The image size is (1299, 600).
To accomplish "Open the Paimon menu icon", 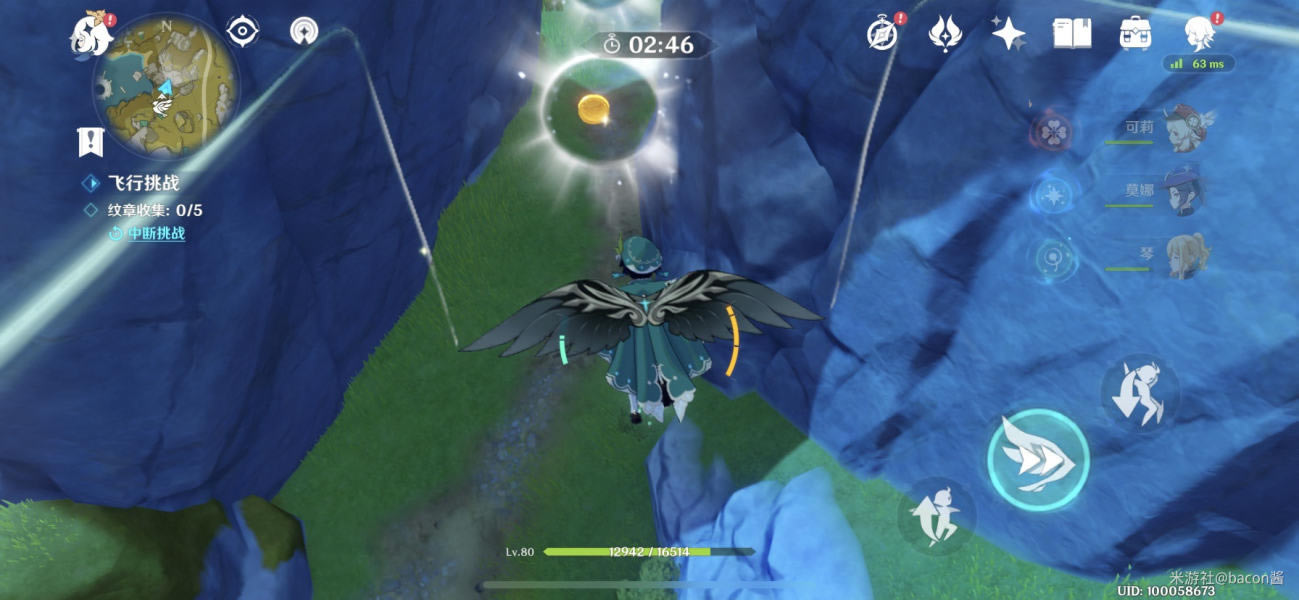I will point(87,34).
